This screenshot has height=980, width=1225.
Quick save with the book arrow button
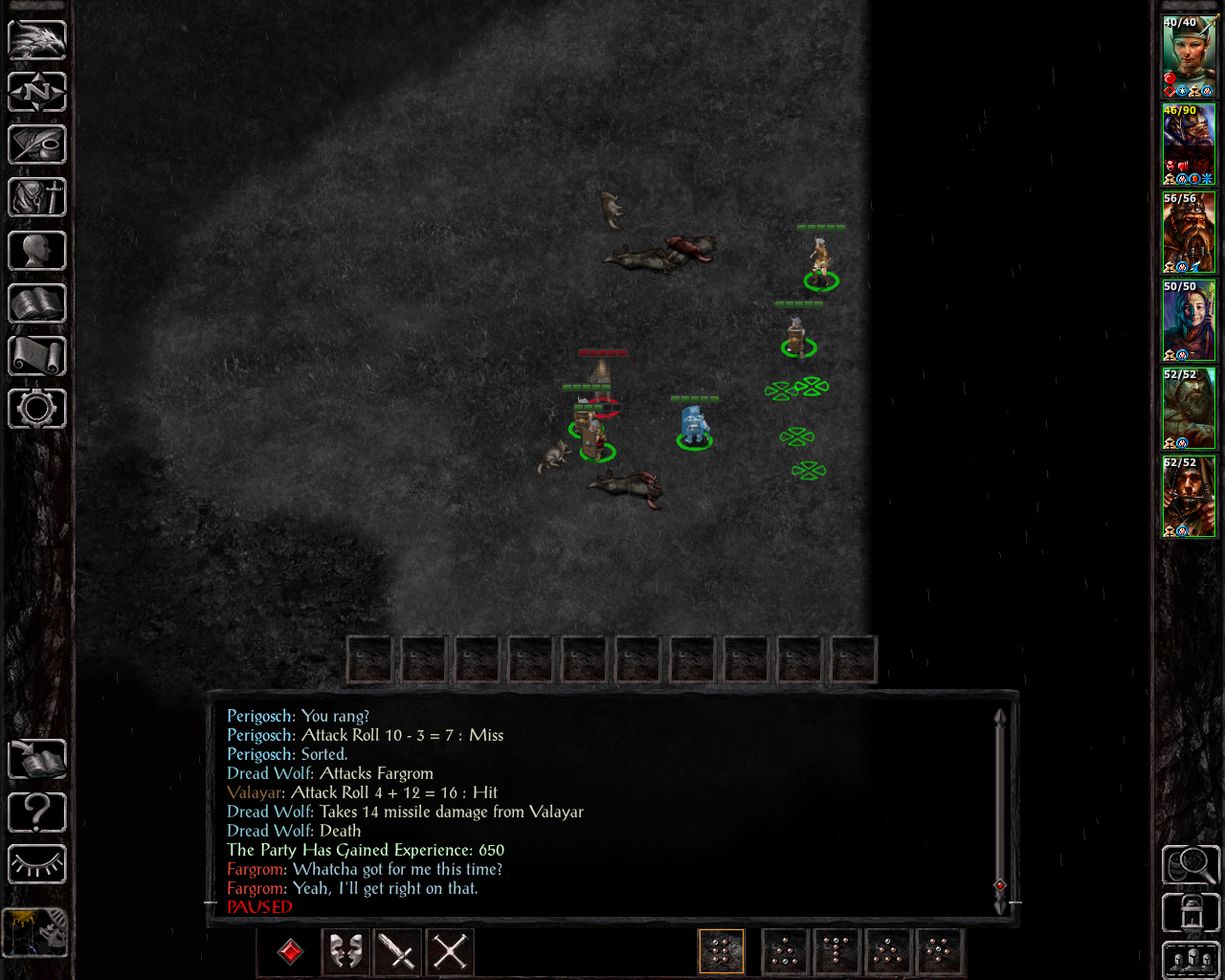pos(37,760)
